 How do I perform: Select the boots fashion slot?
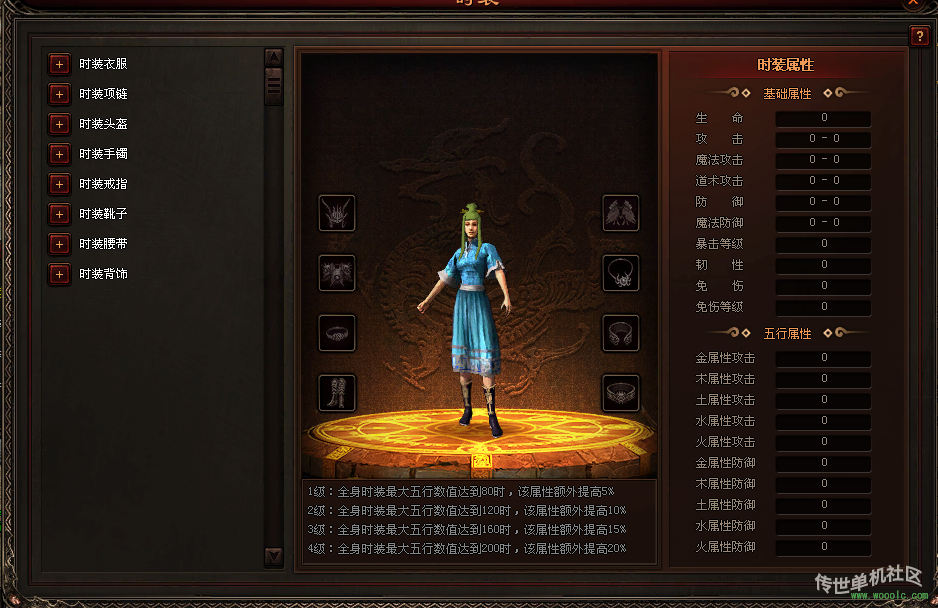click(x=337, y=393)
